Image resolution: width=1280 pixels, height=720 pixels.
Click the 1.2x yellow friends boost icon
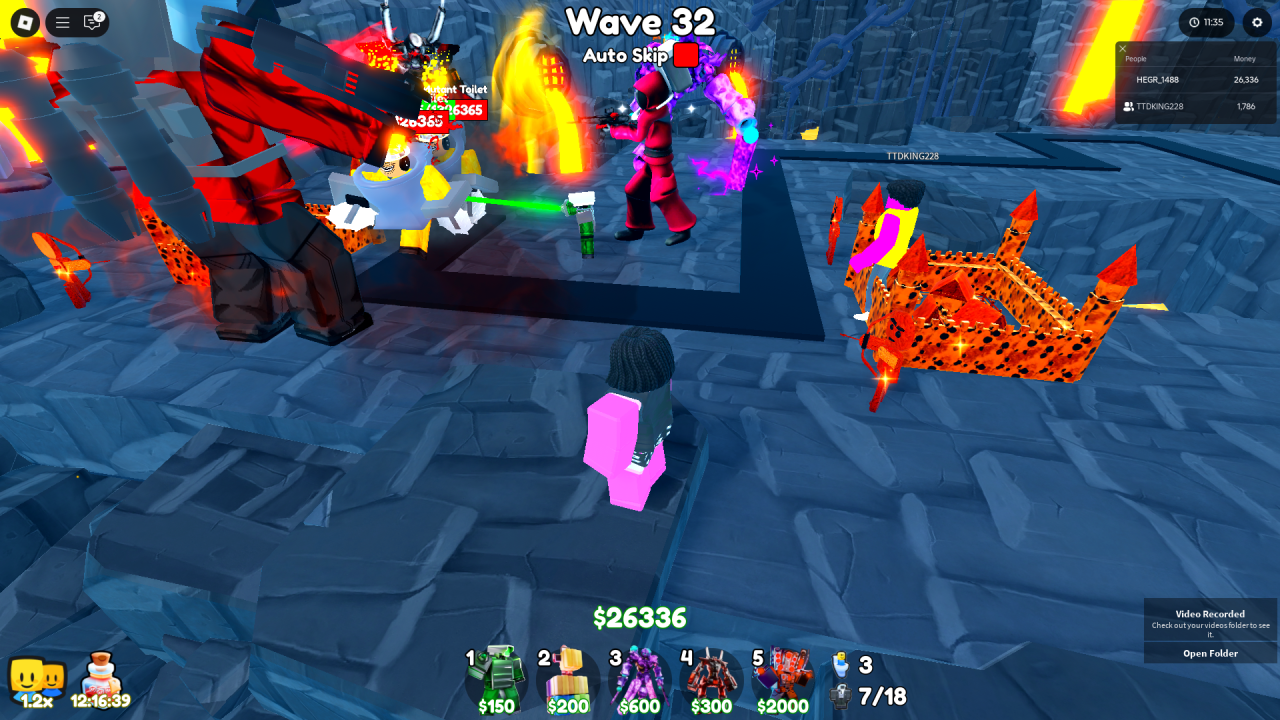[x=36, y=682]
